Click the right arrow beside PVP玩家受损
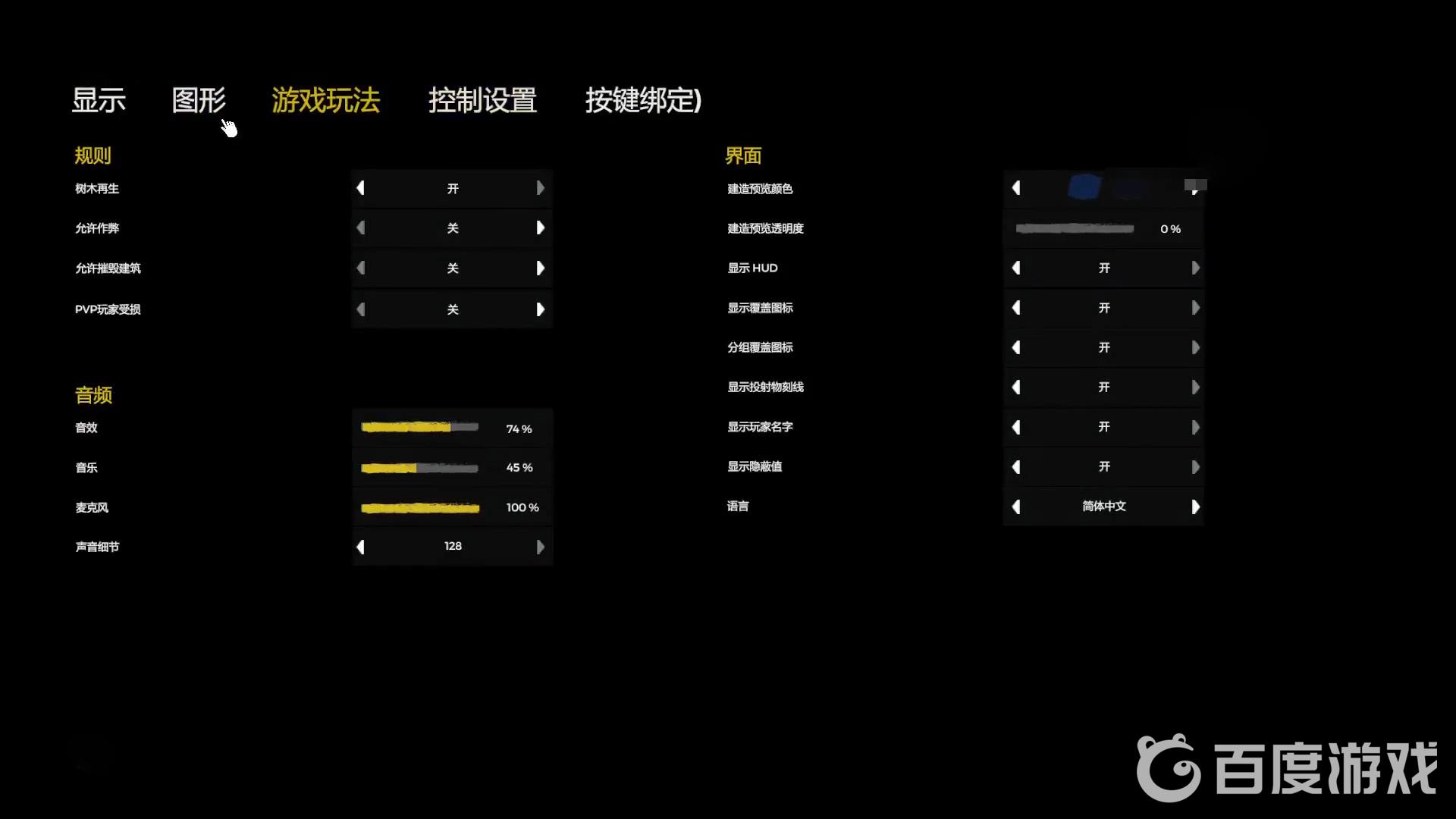 pos(541,309)
